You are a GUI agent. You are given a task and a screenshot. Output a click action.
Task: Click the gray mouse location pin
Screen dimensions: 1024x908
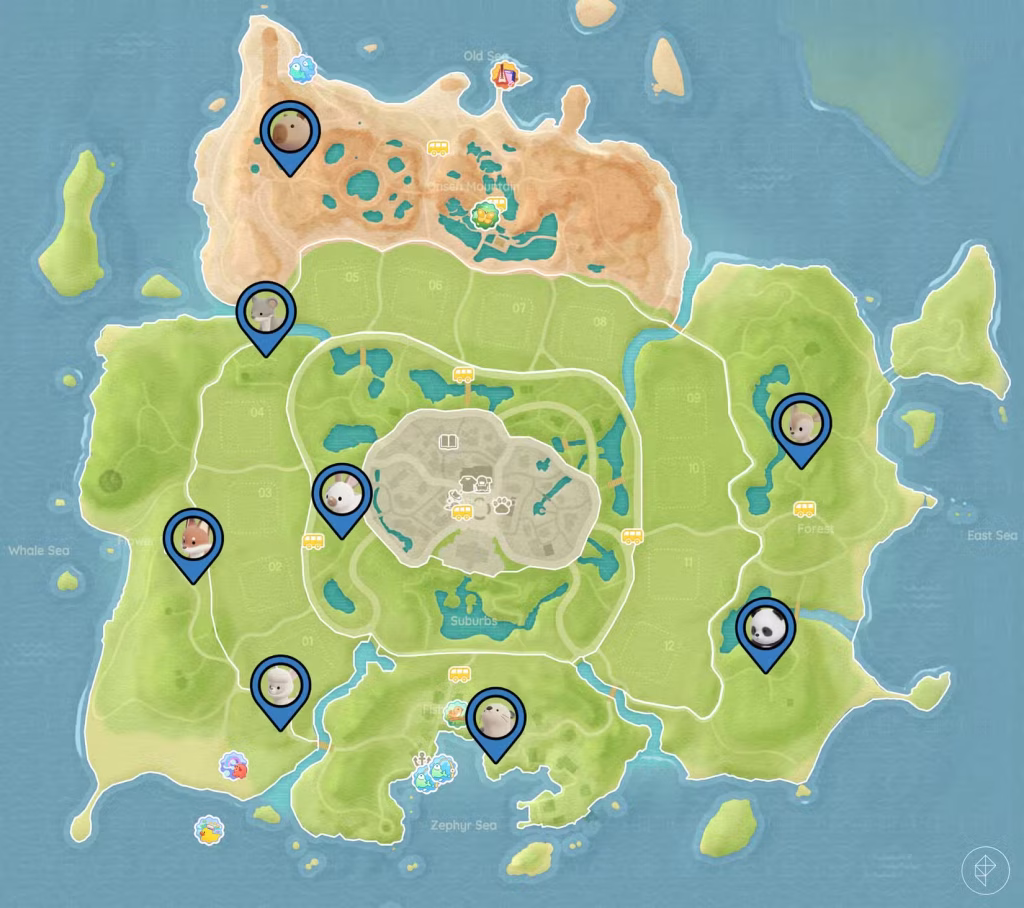(266, 312)
